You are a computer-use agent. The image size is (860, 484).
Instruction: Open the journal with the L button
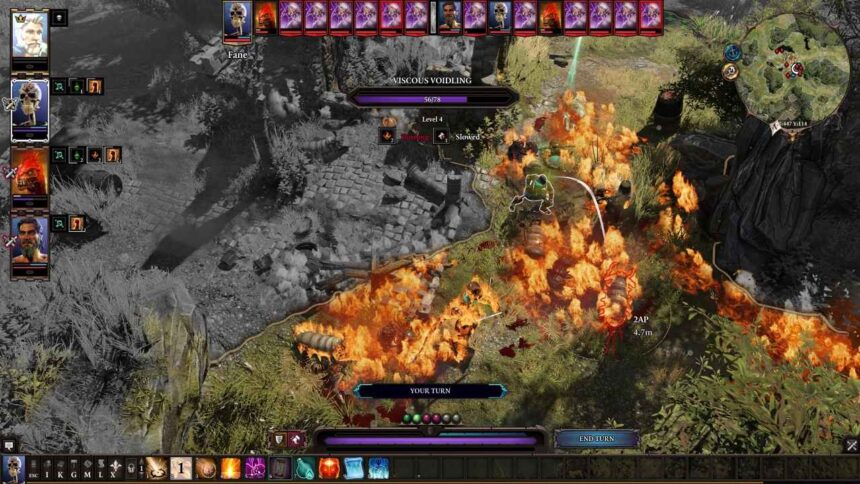pos(100,468)
